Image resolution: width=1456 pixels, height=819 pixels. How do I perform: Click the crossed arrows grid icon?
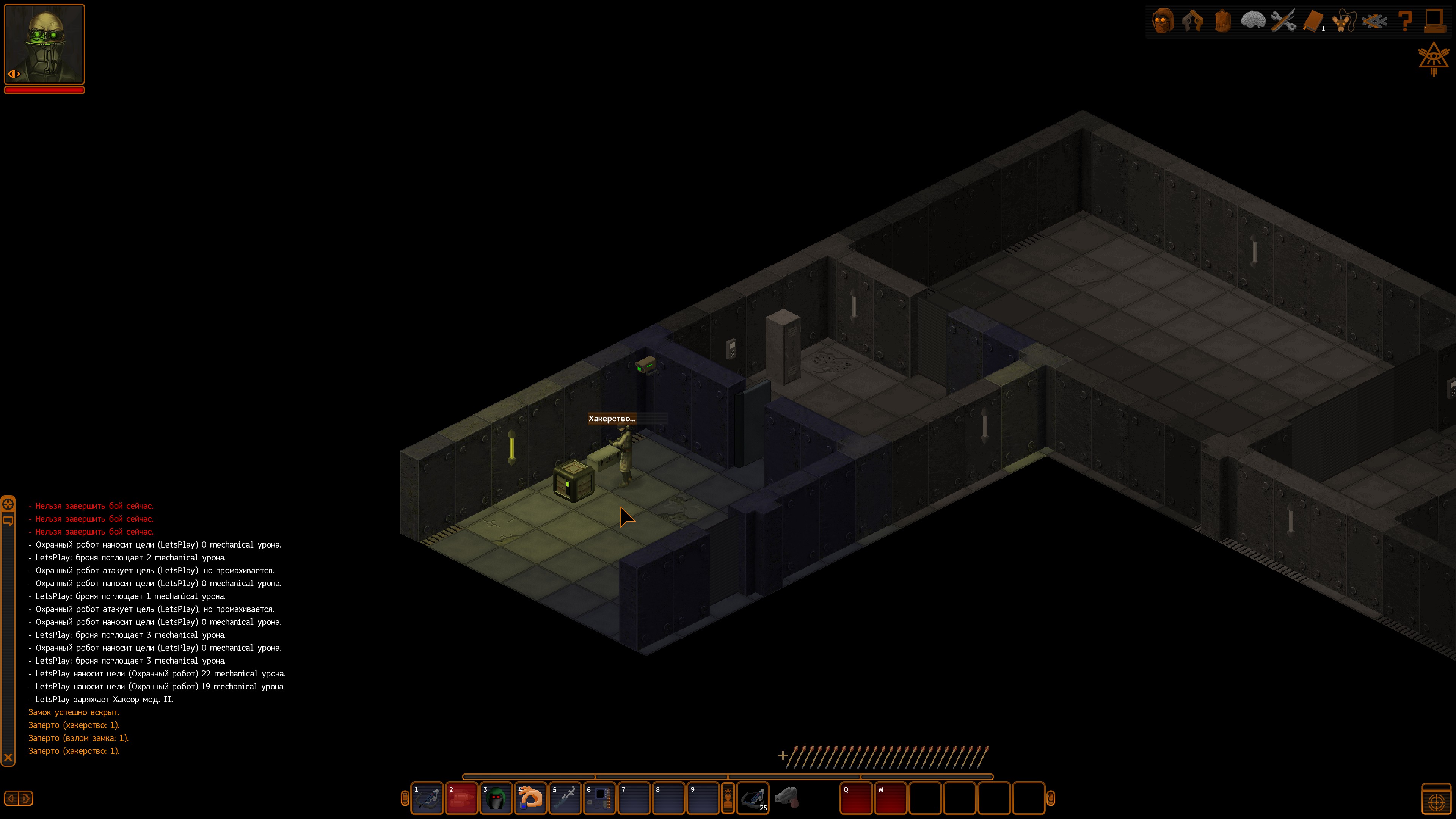pos(1374,22)
